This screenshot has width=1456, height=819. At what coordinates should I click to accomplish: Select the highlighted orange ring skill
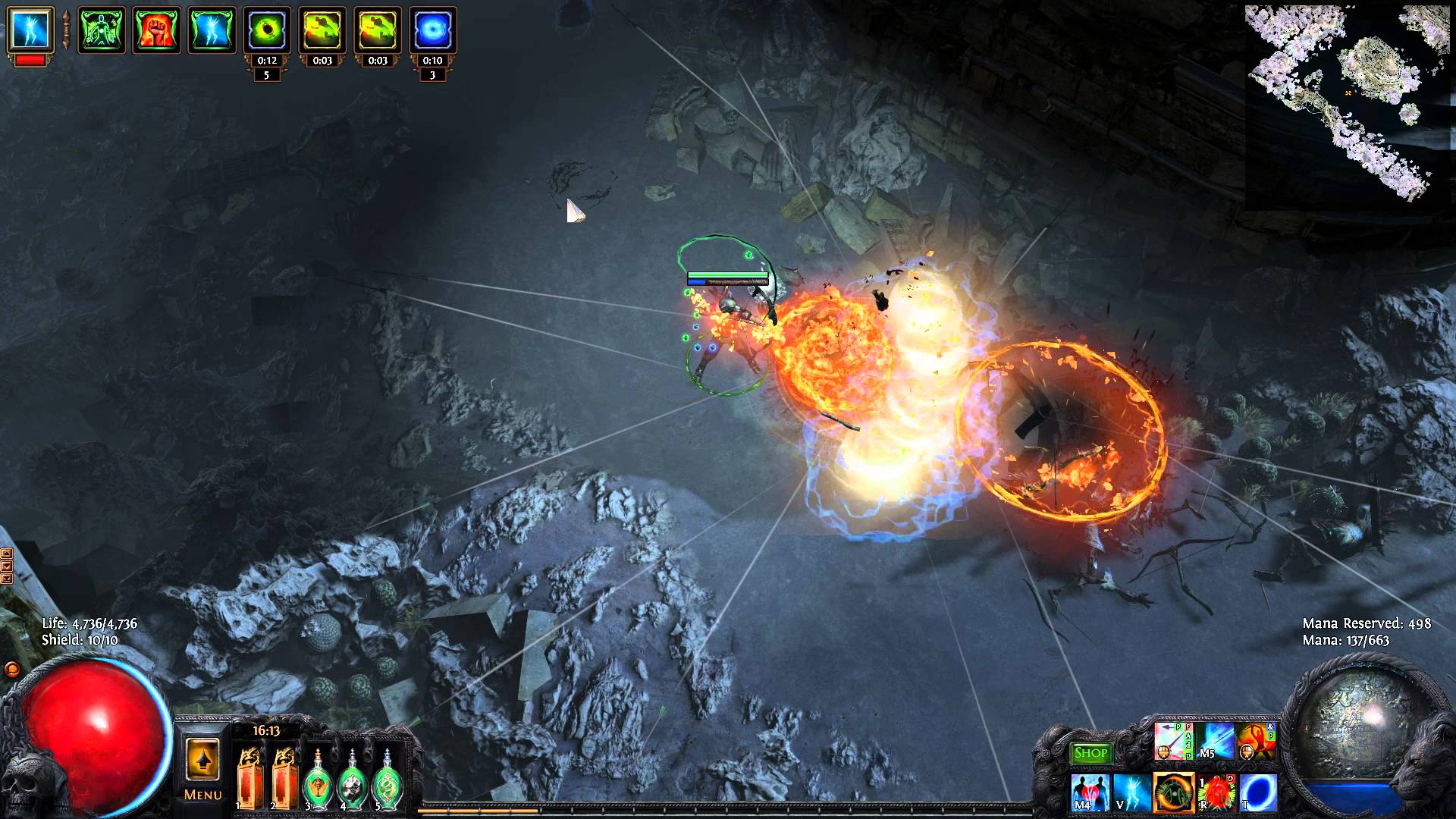coord(1174,792)
